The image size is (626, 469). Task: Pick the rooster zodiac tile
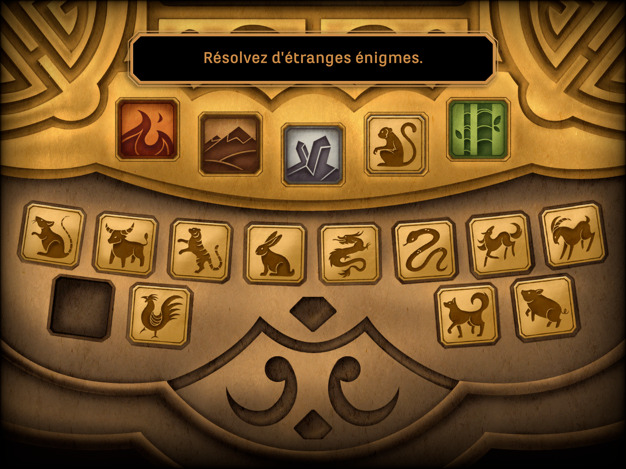coord(160,315)
